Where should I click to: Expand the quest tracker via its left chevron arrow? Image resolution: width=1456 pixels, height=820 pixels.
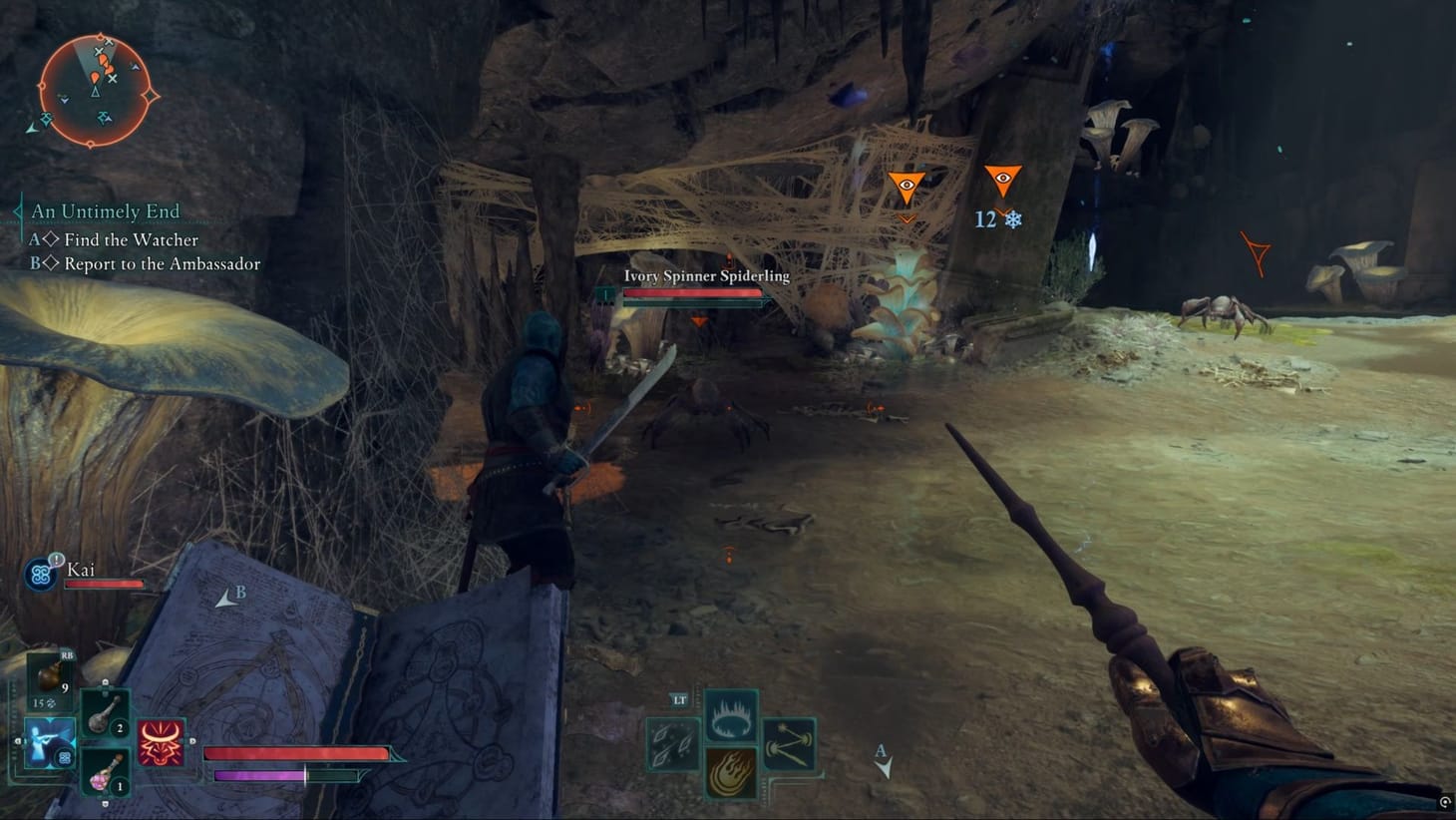(x=18, y=210)
